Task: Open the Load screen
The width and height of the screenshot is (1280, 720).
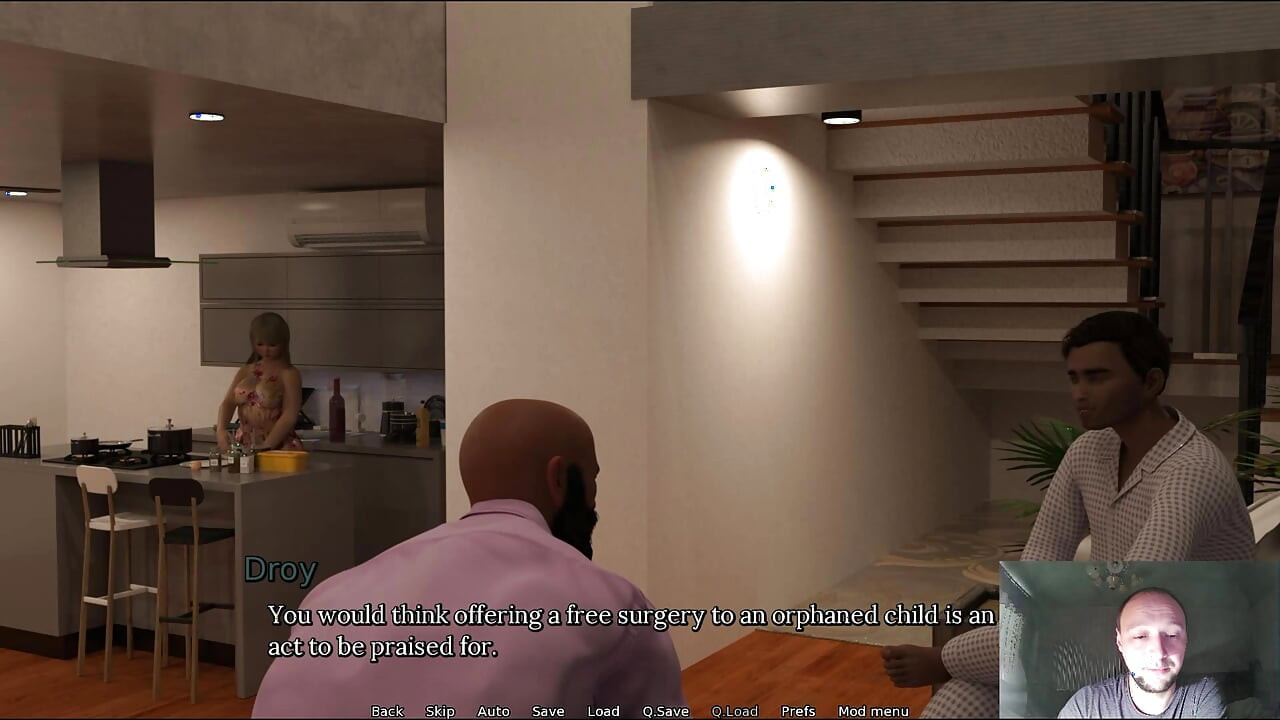Action: [603, 711]
